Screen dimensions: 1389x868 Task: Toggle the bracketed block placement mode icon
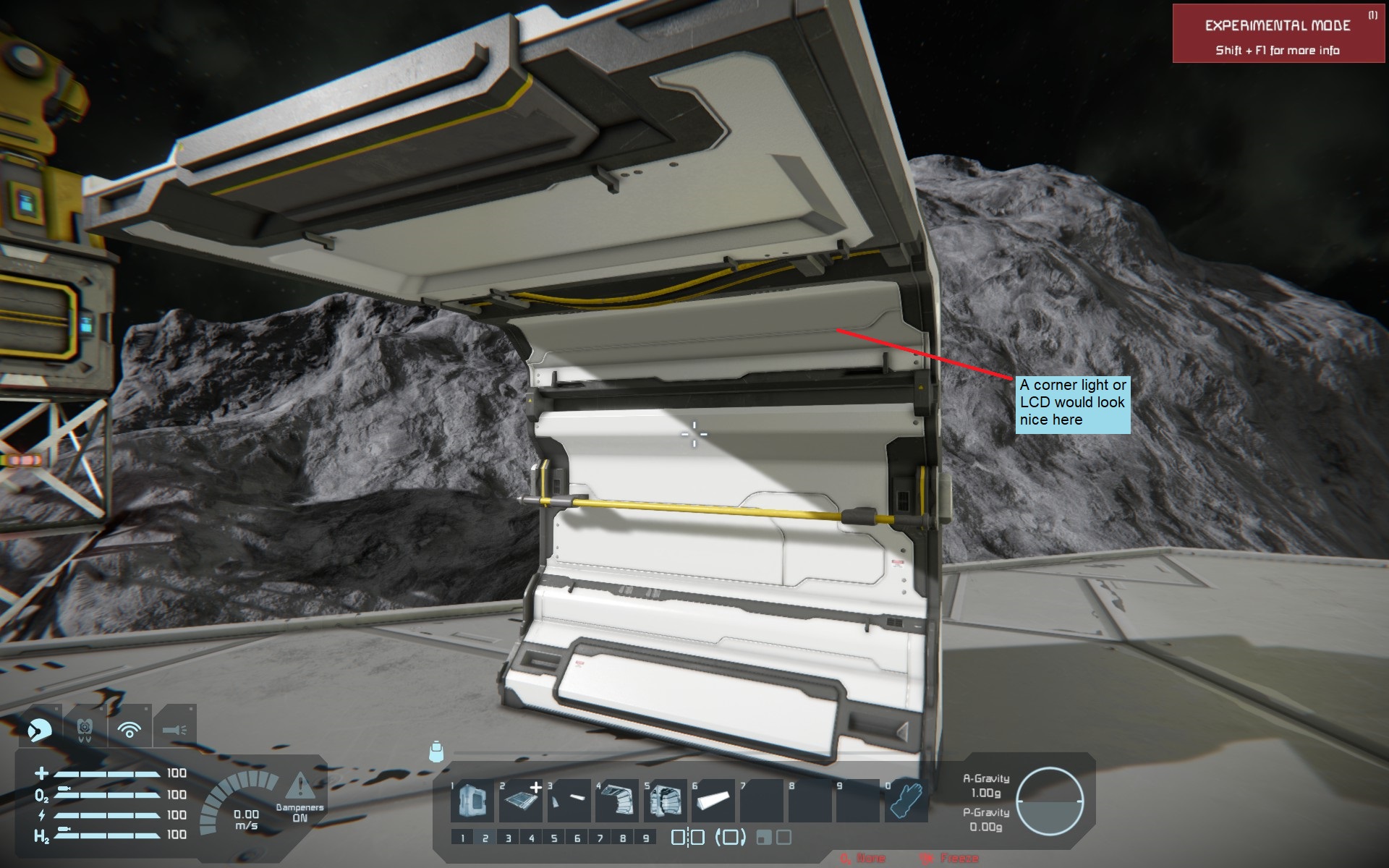click(730, 838)
